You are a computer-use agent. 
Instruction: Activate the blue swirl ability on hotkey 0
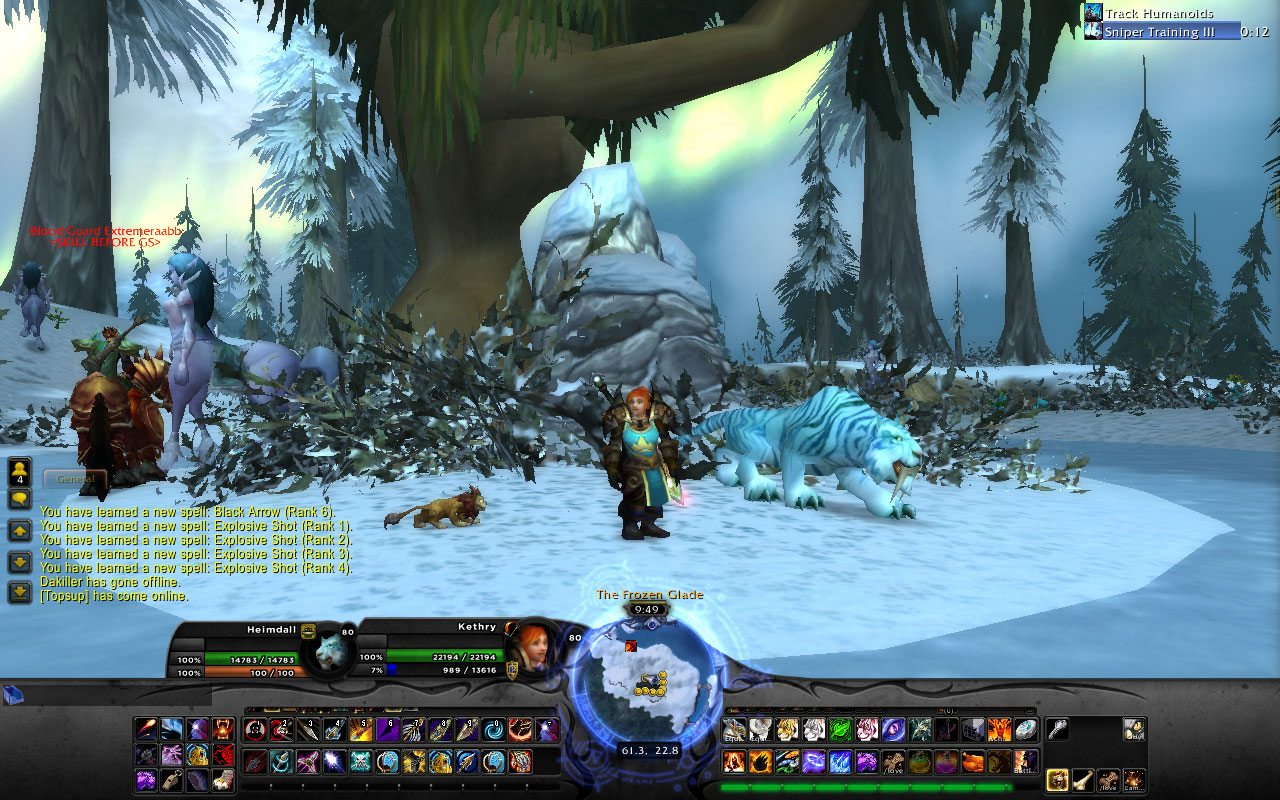pos(495,730)
